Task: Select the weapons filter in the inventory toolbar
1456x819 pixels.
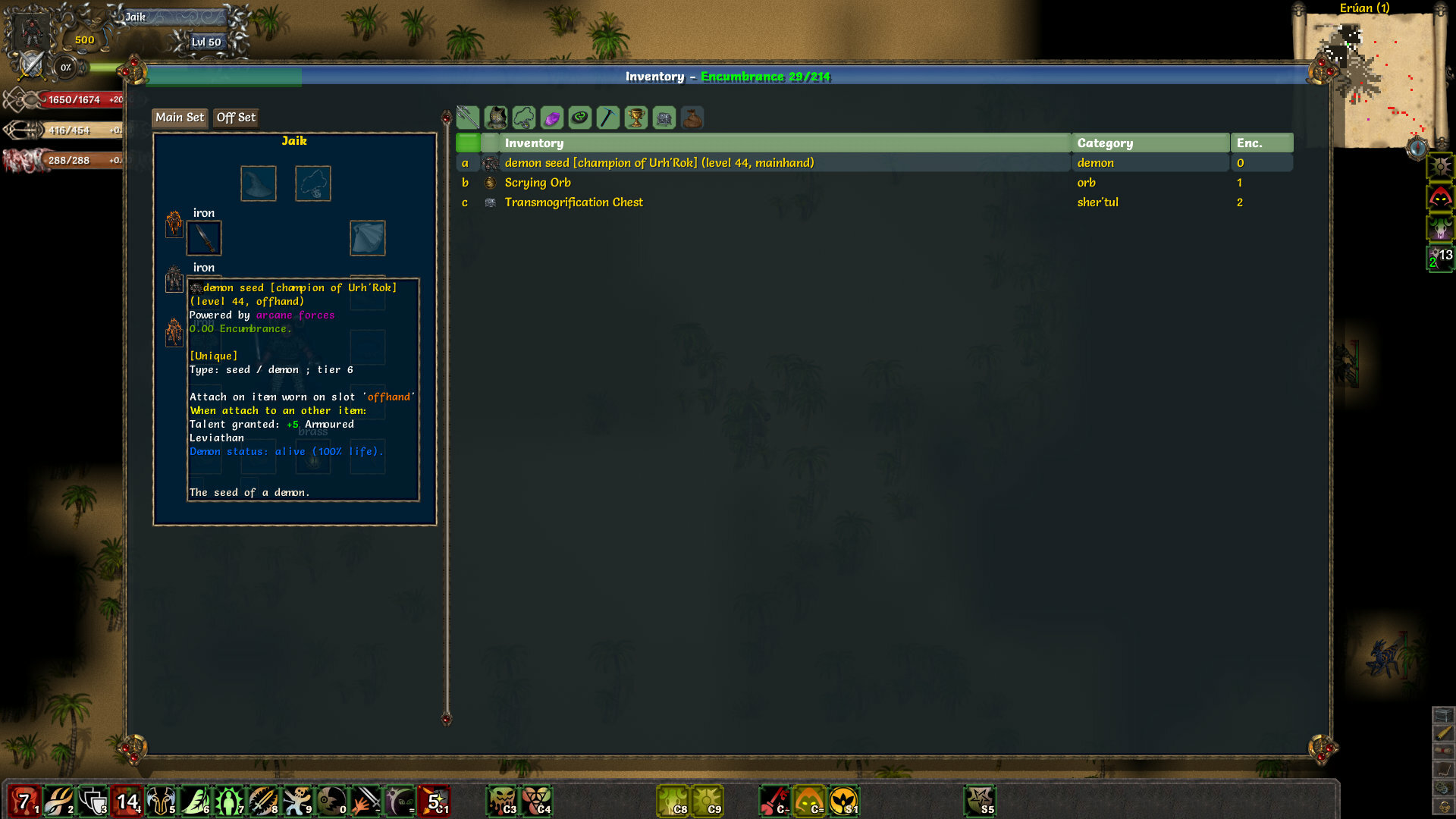Action: pyautogui.click(x=466, y=118)
